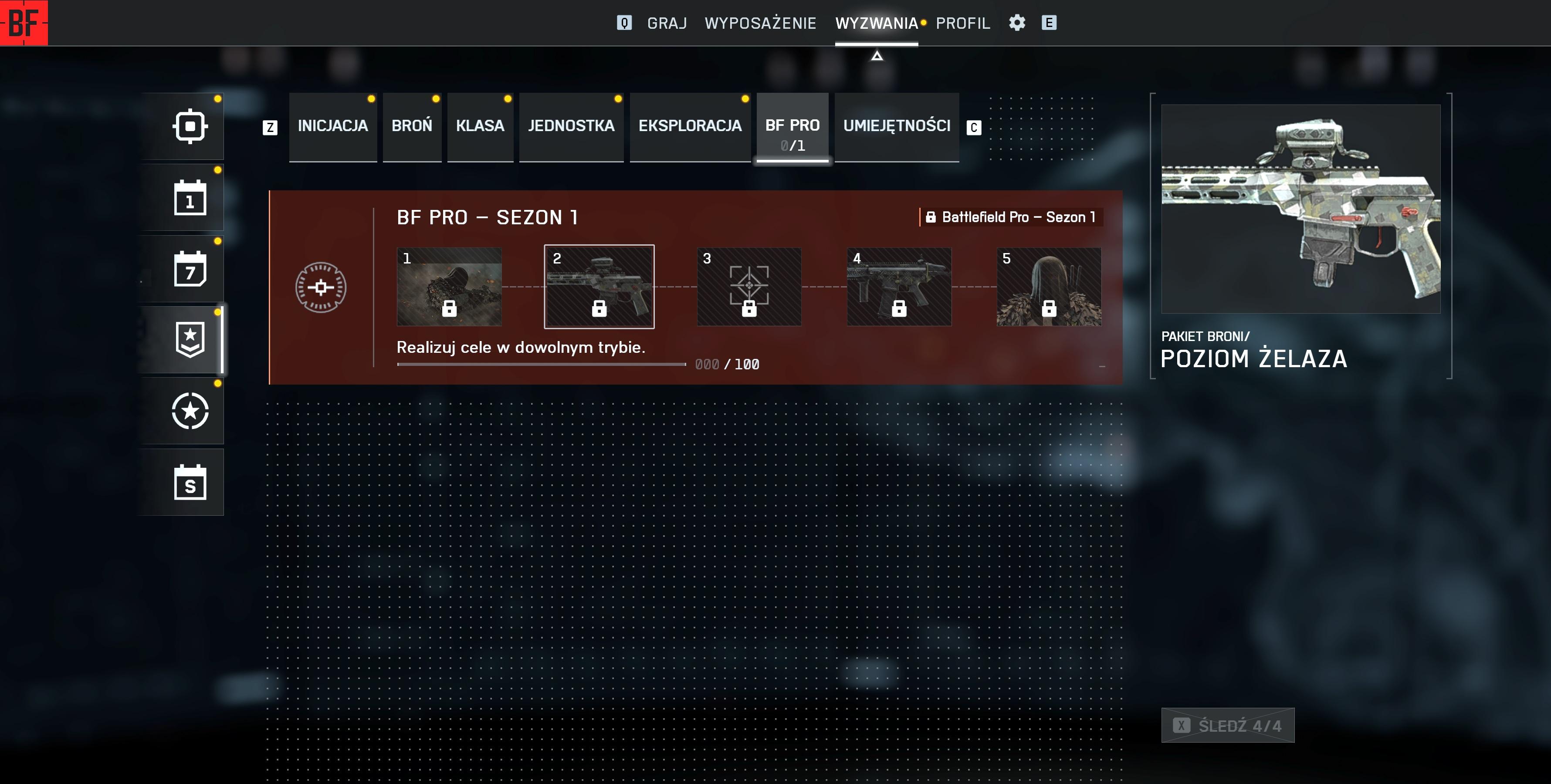Open the PROFIL page
The image size is (1551, 784).
962,23
